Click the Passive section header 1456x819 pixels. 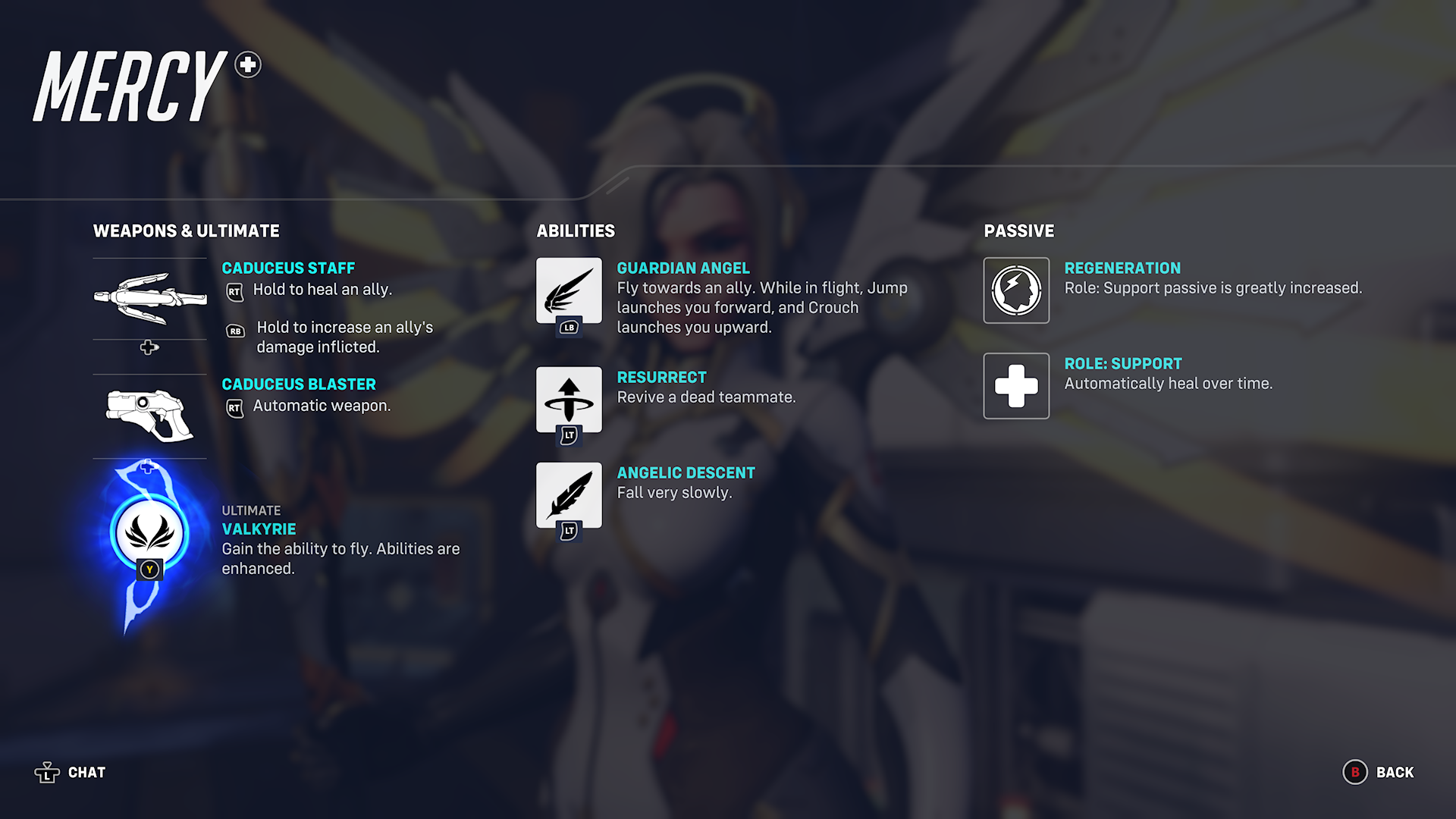pos(1018,231)
